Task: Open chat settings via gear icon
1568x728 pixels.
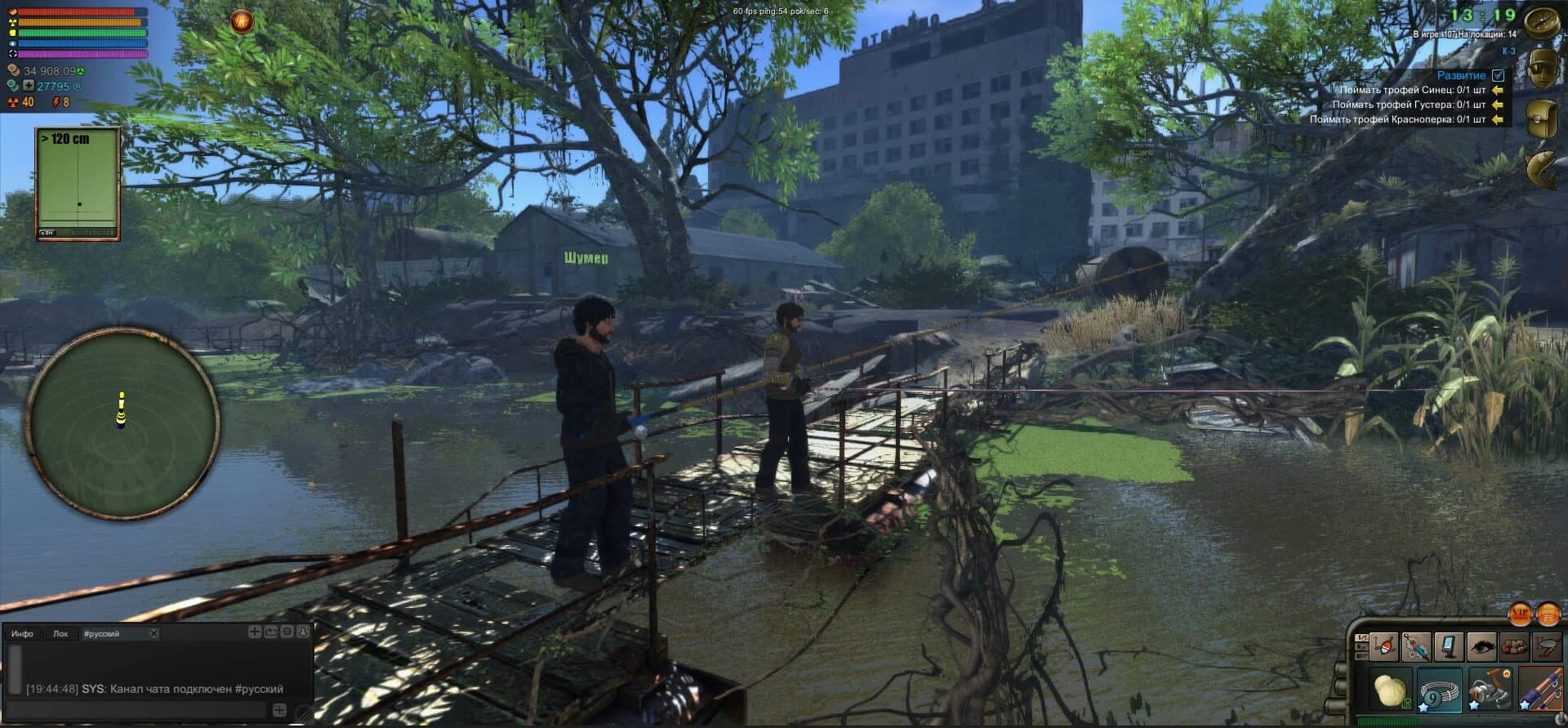Action: tap(287, 632)
